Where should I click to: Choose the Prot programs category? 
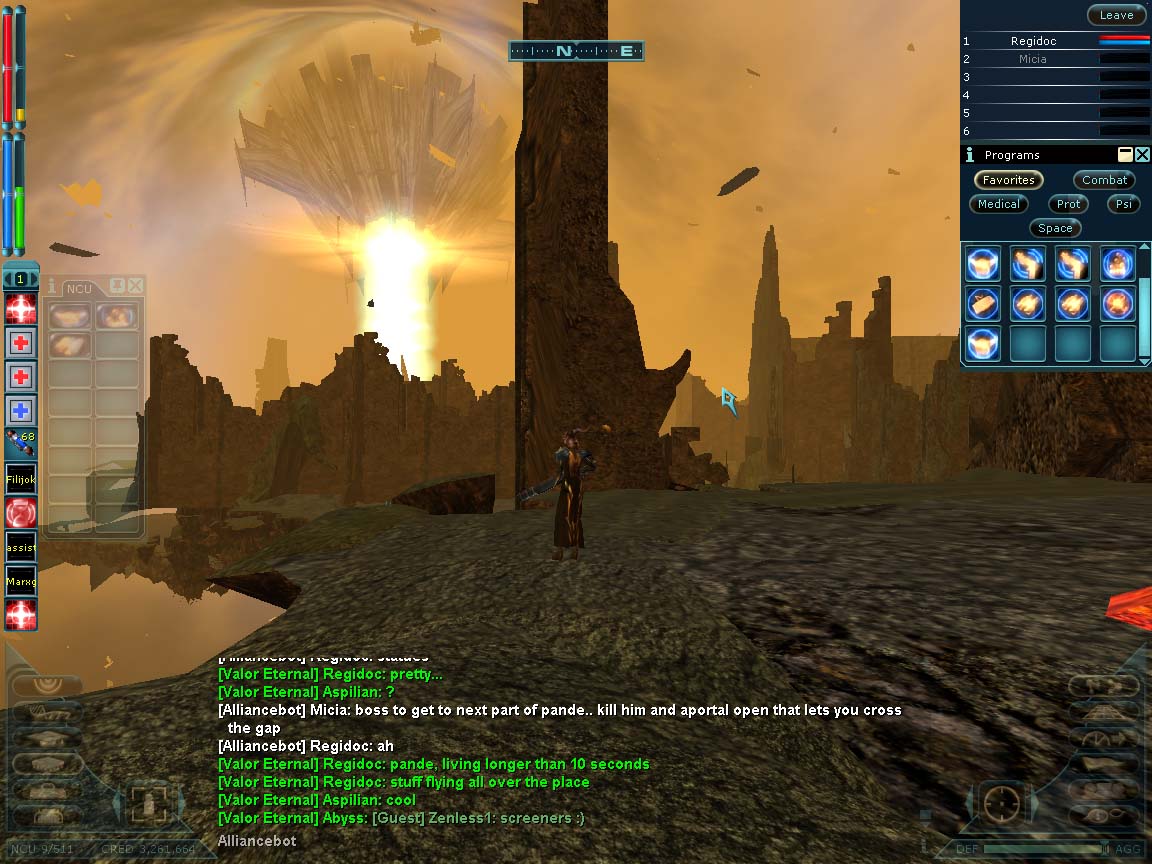coord(1068,204)
